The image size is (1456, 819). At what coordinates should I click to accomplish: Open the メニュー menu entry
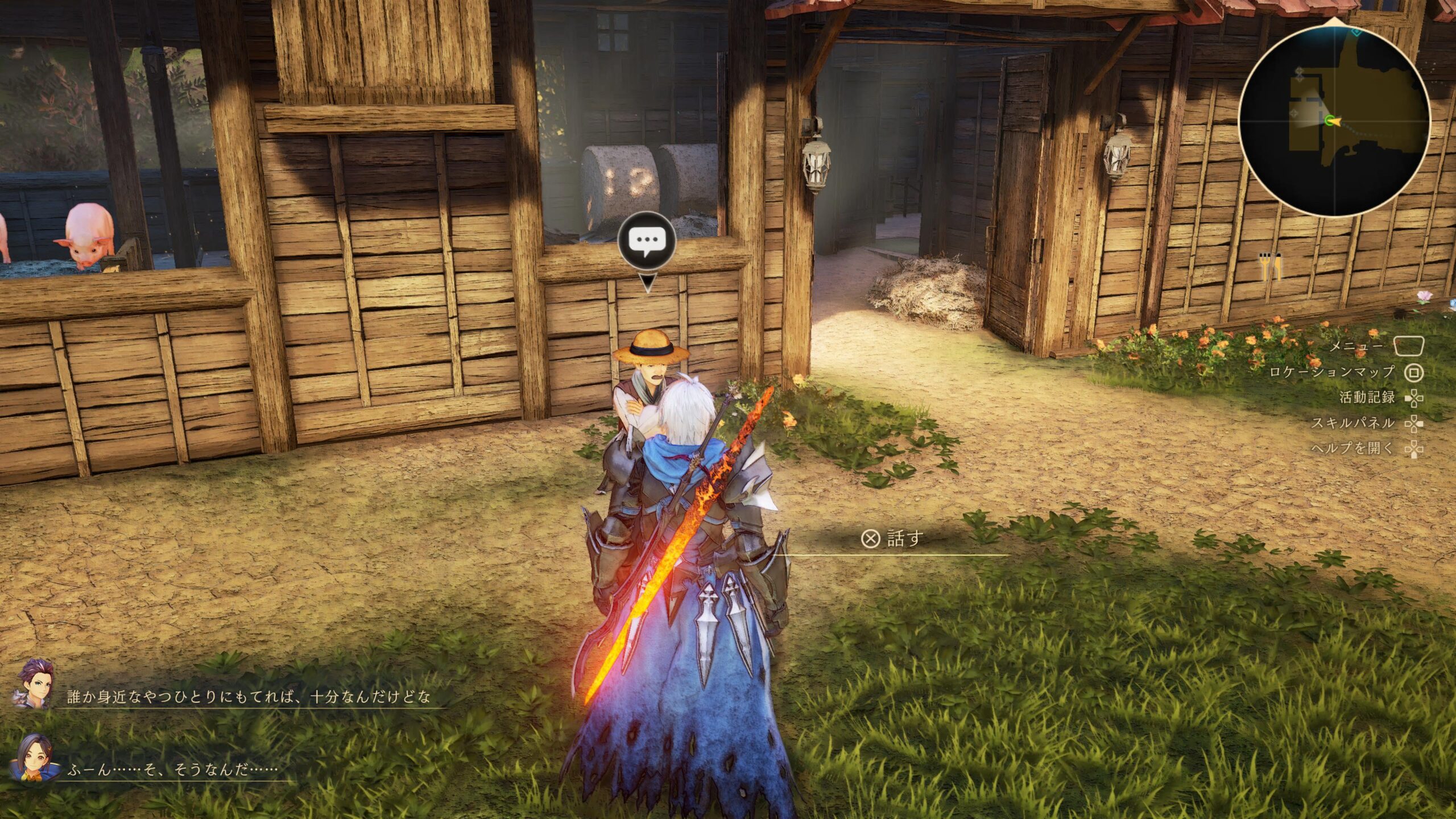(x=1356, y=346)
